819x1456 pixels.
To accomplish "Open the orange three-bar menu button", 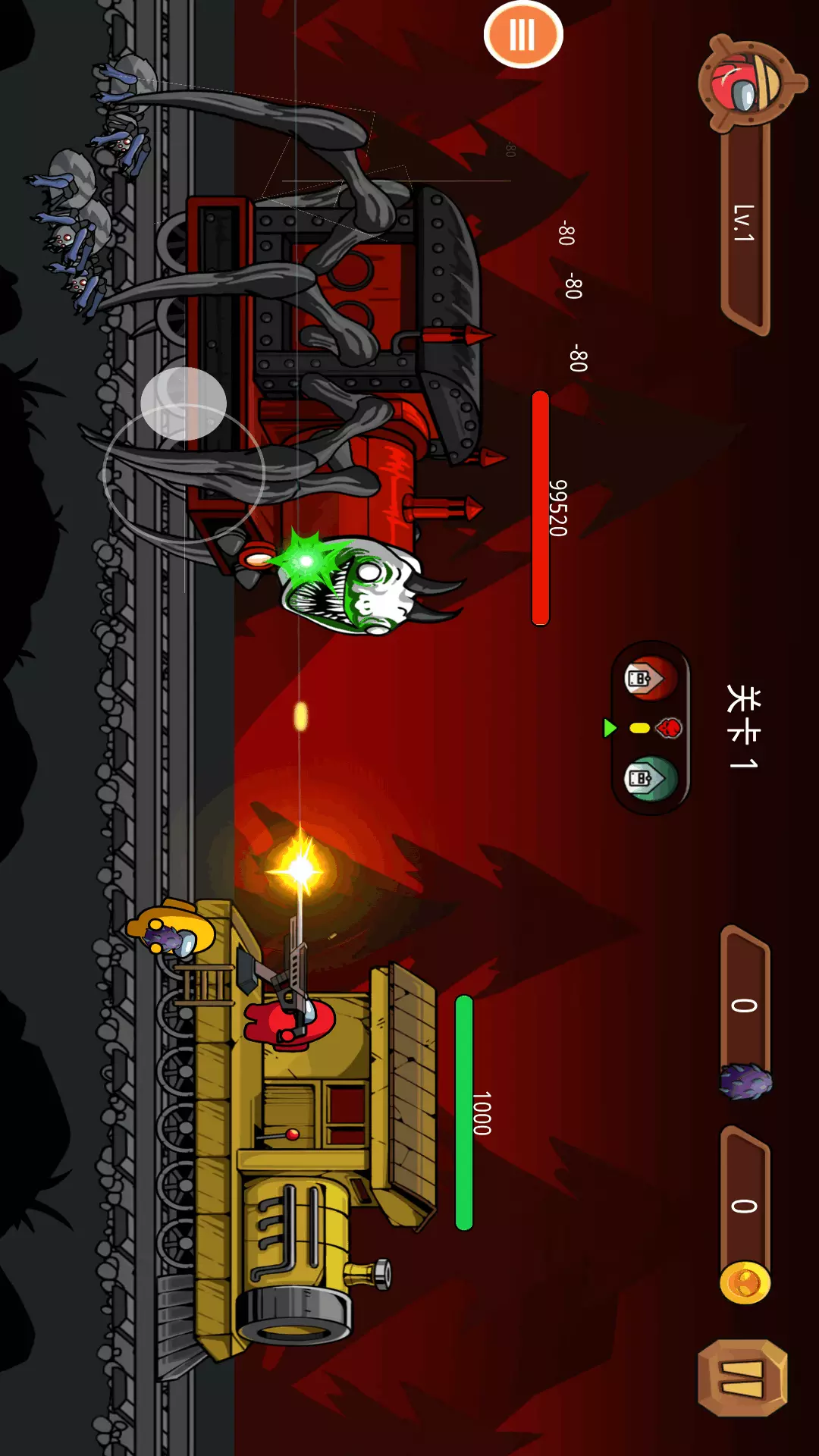I will tap(522, 35).
